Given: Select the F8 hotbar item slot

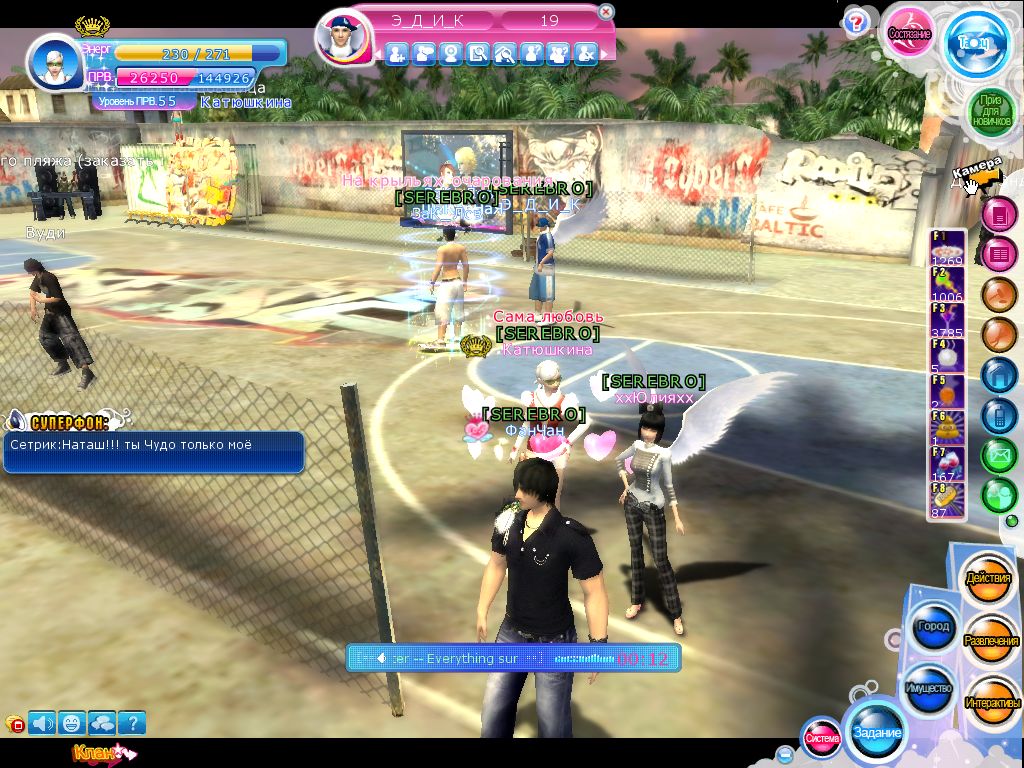Looking at the screenshot, I should pyautogui.click(x=947, y=500).
